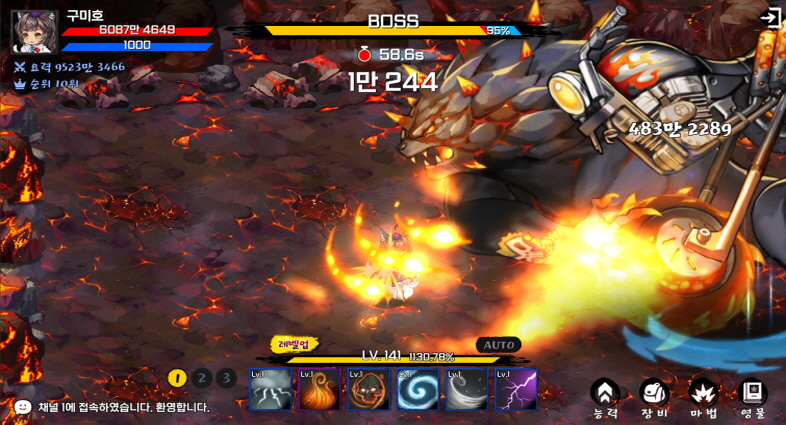The height and width of the screenshot is (425, 786).
Task: Use the flaming skull skill
Action: (x=368, y=389)
